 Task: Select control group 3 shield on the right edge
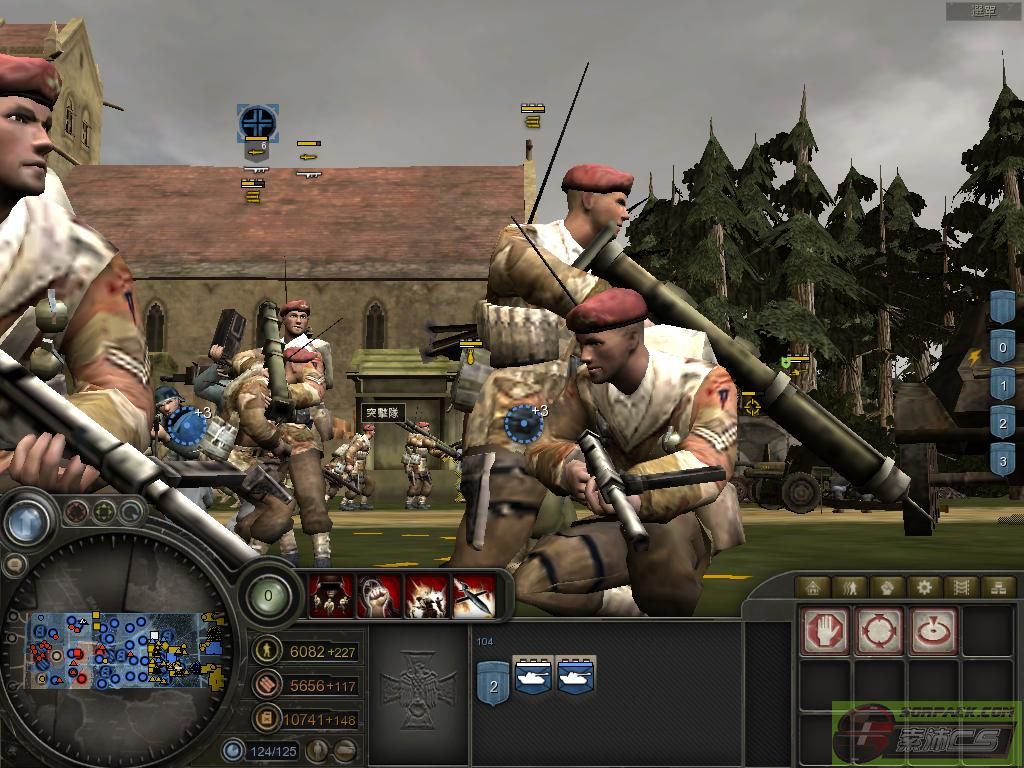coord(1003,460)
